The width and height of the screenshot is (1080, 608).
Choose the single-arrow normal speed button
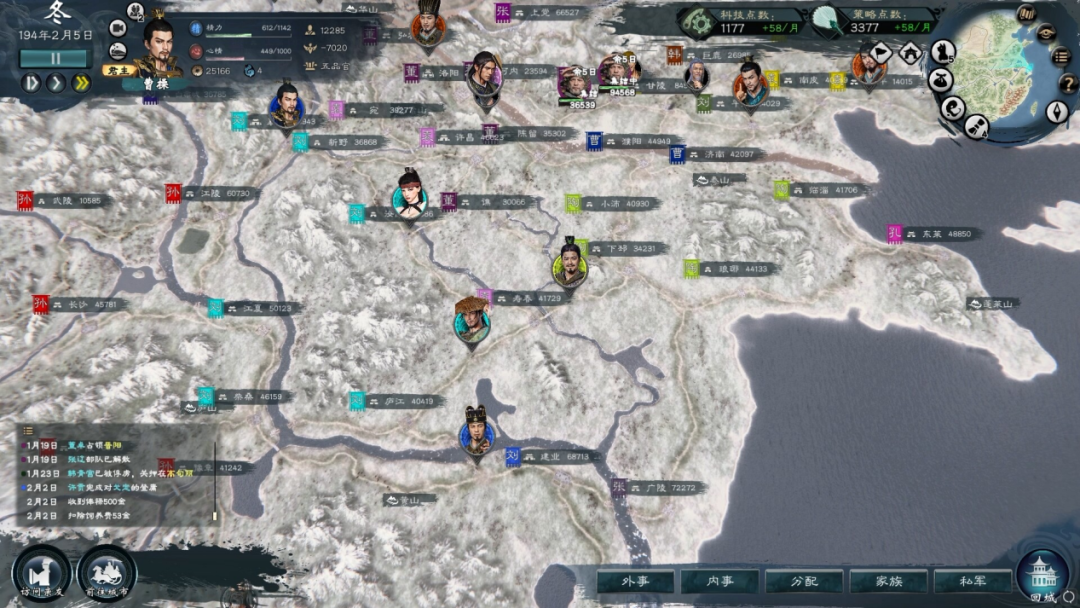(x=56, y=83)
